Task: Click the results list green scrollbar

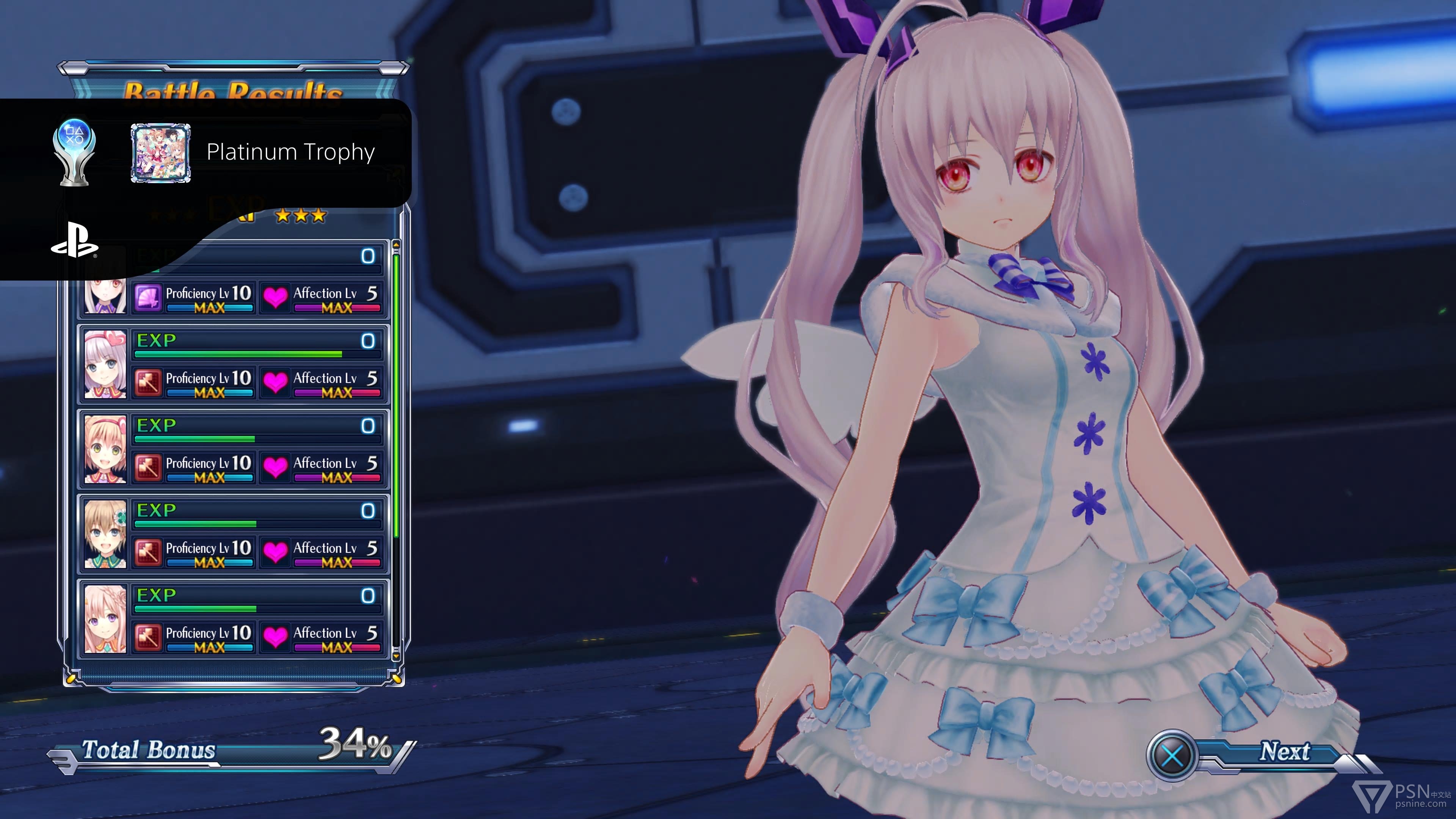Action: (x=395, y=395)
